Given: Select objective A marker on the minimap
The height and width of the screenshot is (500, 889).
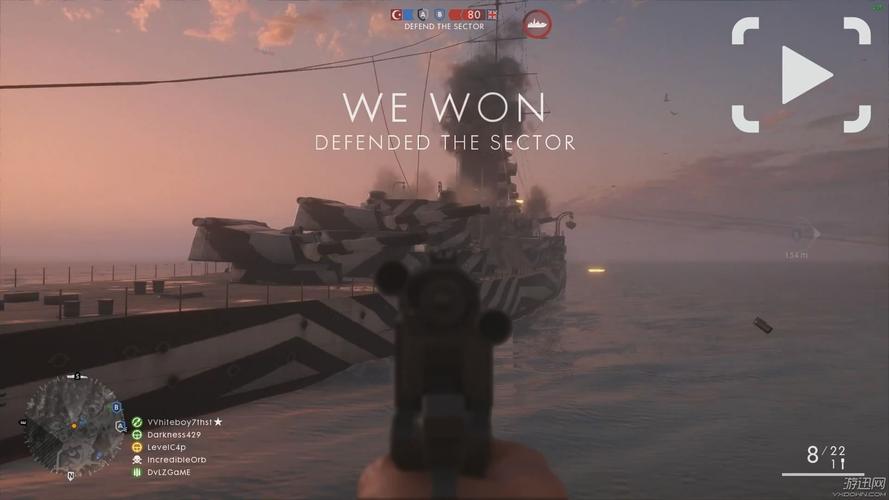Looking at the screenshot, I should pyautogui.click(x=122, y=425).
